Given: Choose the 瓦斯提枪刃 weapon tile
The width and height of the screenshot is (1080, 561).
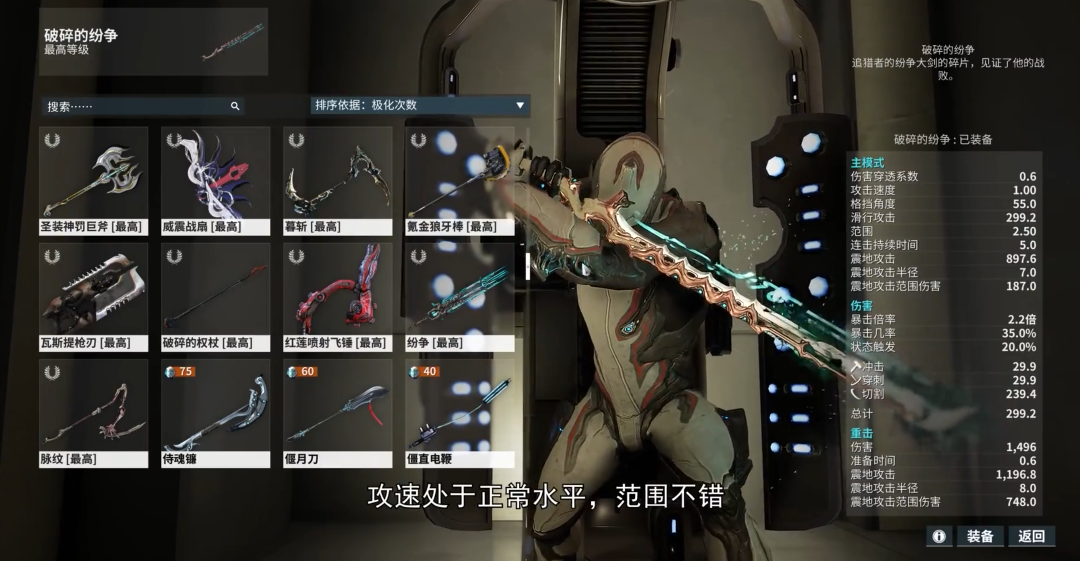Looking at the screenshot, I should coord(94,296).
